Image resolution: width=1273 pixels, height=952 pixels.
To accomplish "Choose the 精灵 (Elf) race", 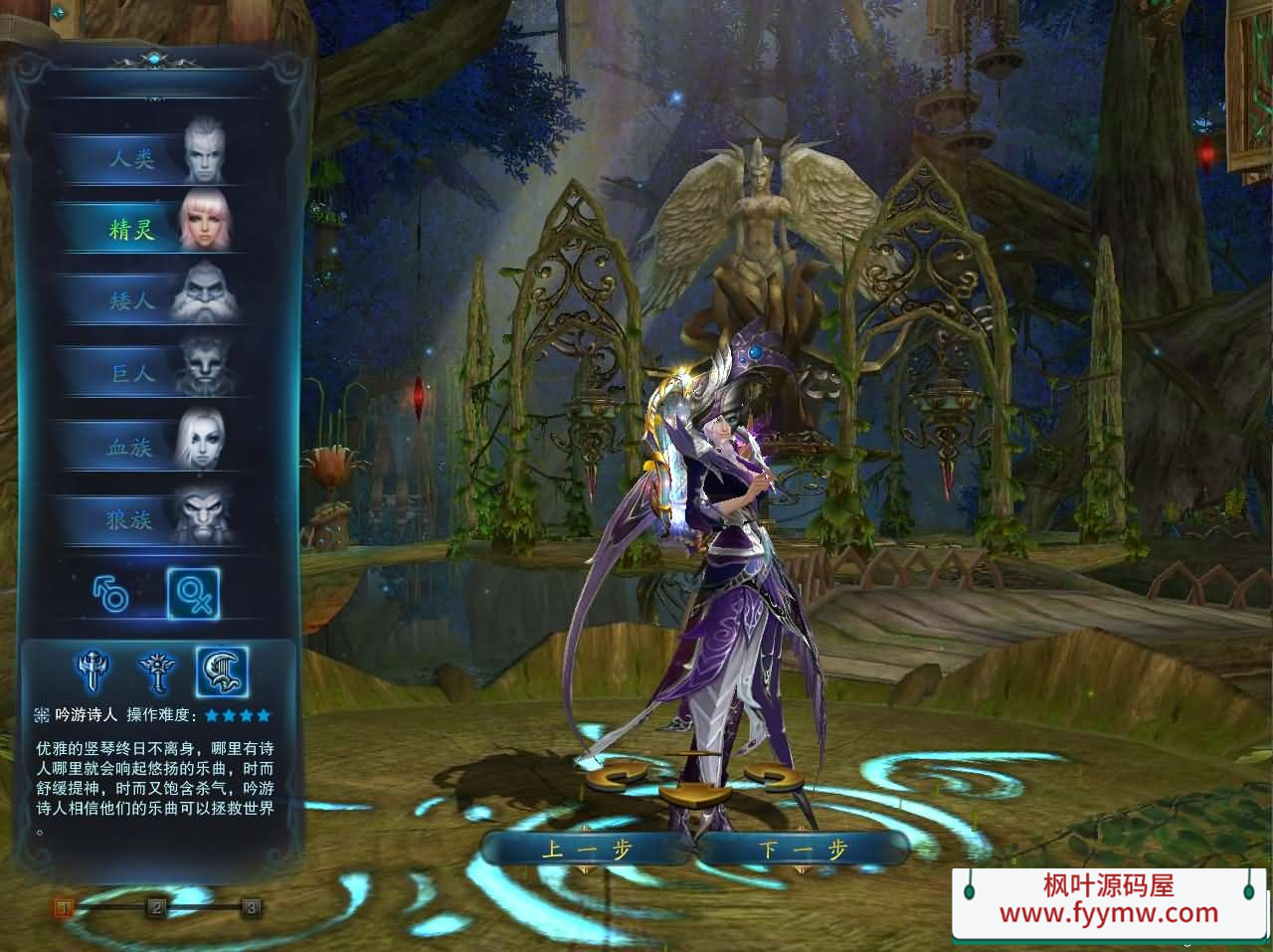I will [149, 229].
